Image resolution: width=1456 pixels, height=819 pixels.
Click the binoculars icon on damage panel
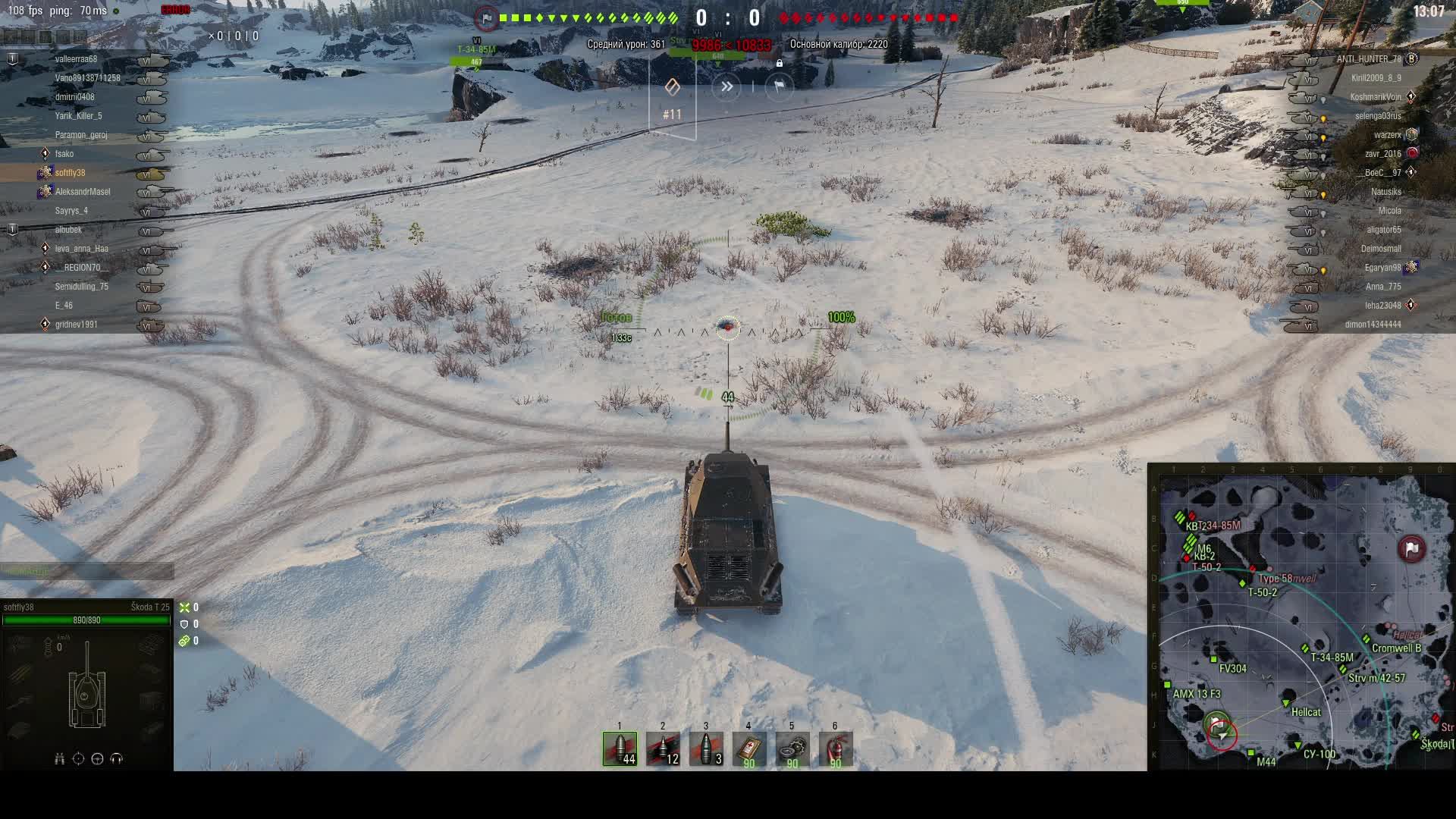(59, 758)
